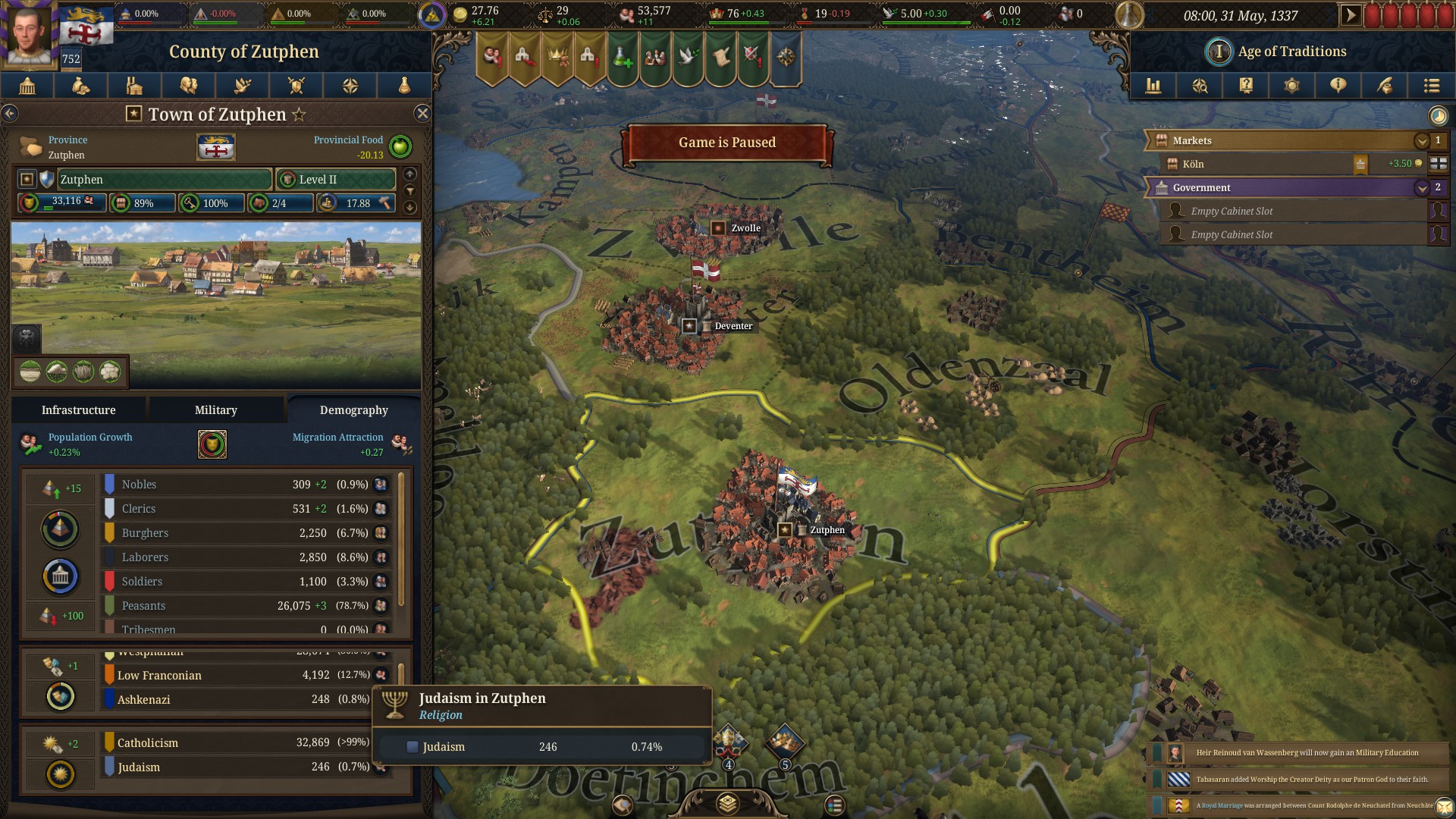The height and width of the screenshot is (819, 1456).
Task: Select the Diplomacy dove icon in the toolbar
Action: click(x=243, y=86)
